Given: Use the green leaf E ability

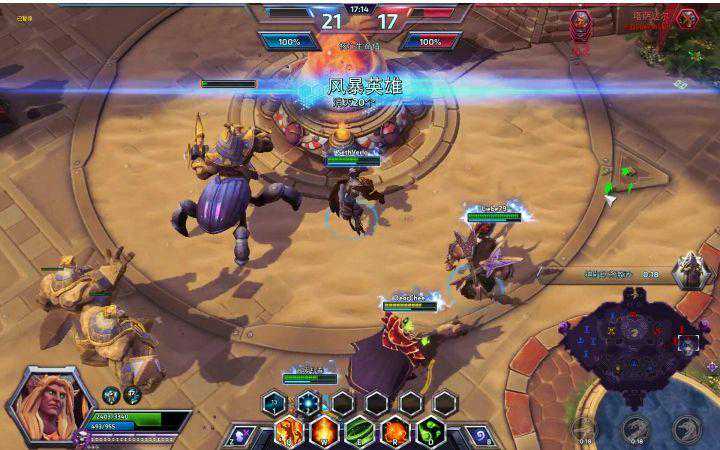Looking at the screenshot, I should pyautogui.click(x=360, y=433).
